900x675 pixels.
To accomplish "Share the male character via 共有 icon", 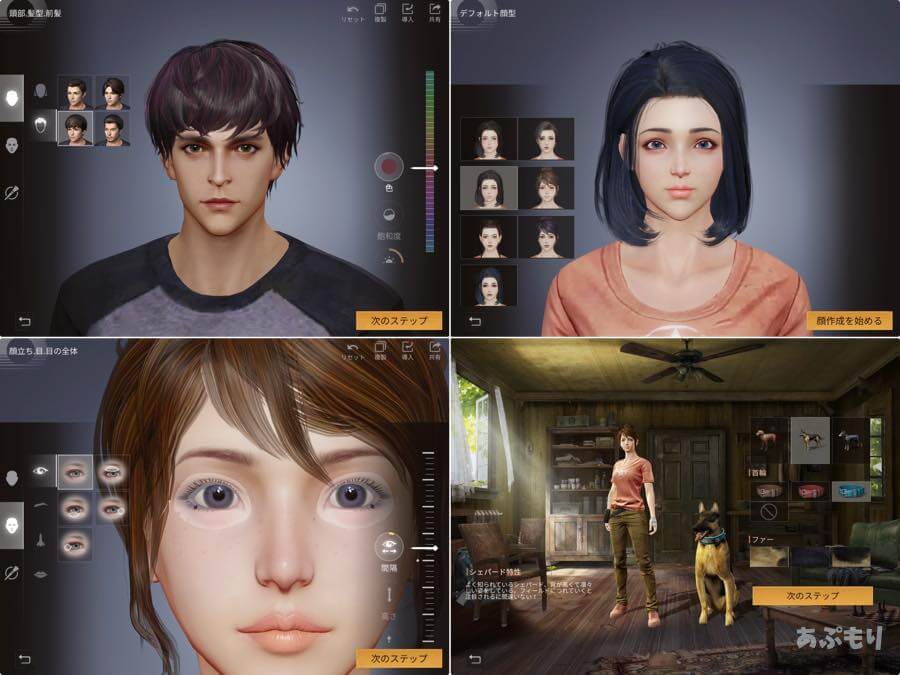I will (434, 13).
